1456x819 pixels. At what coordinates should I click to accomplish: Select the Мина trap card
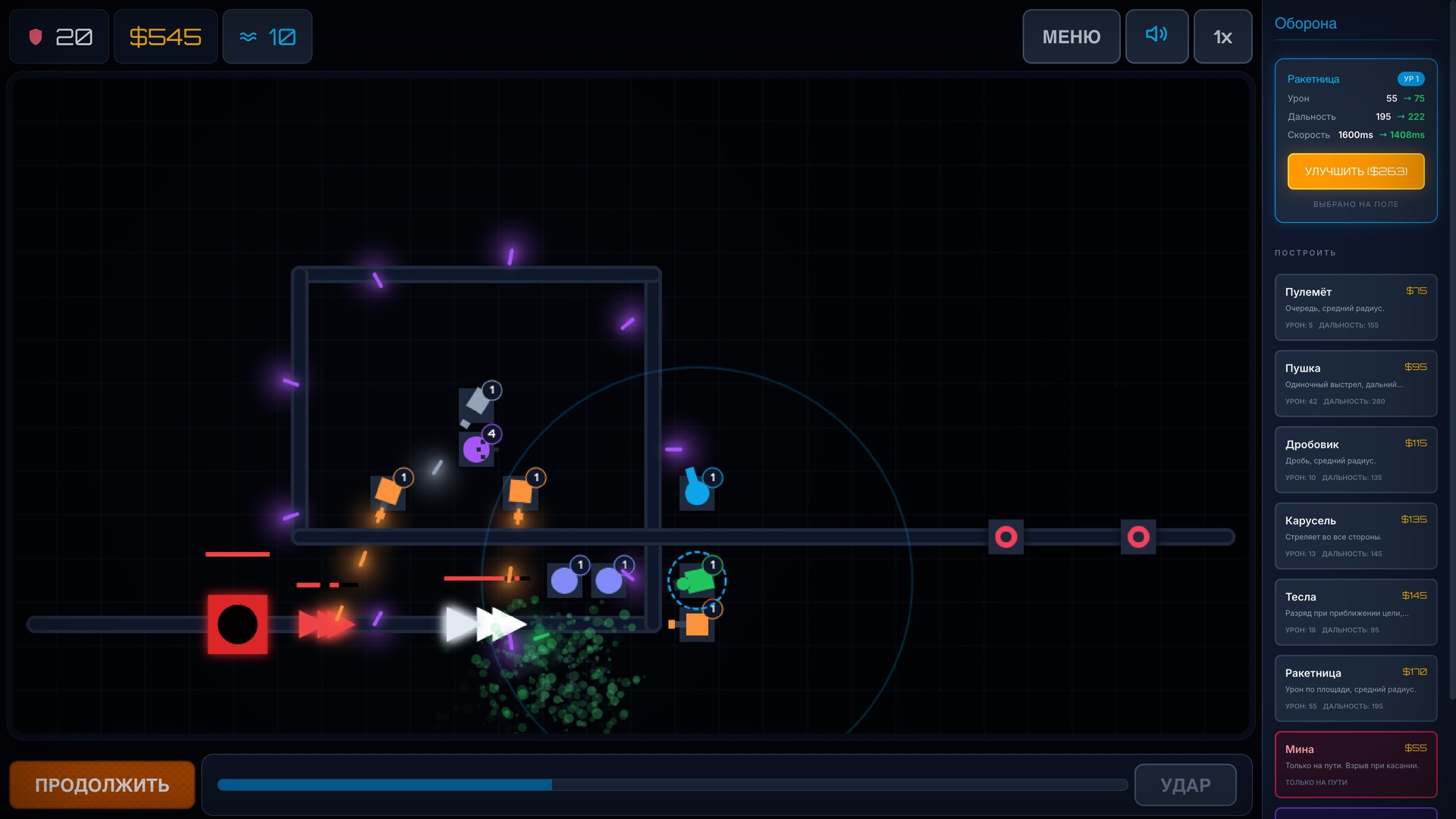[x=1355, y=764]
